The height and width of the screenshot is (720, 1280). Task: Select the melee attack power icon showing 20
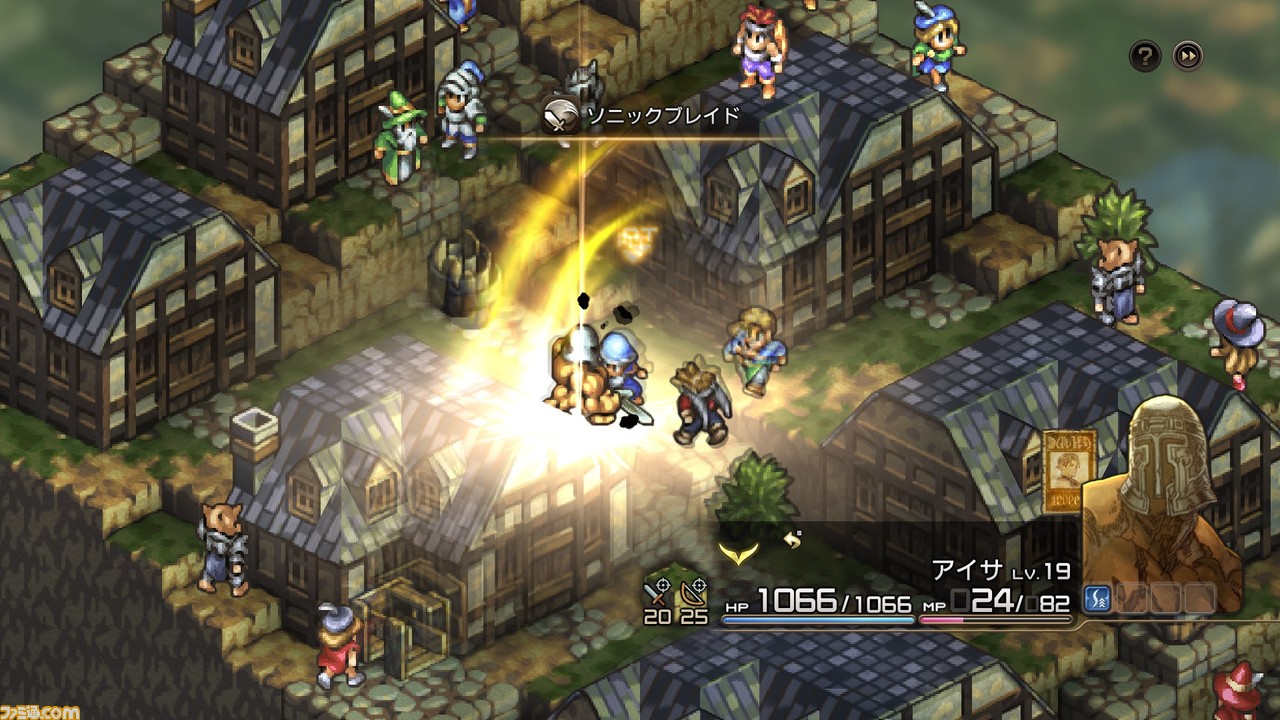(655, 600)
